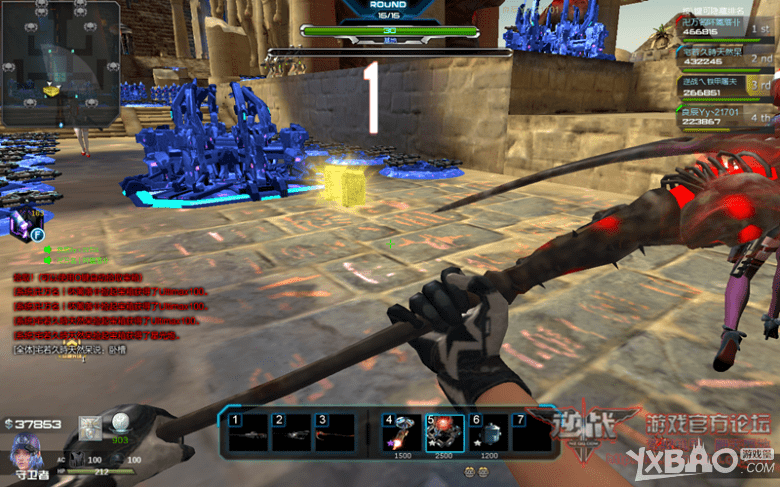This screenshot has height=487, width=780.
Task: Select the 2nd place player row
Action: tap(724, 56)
